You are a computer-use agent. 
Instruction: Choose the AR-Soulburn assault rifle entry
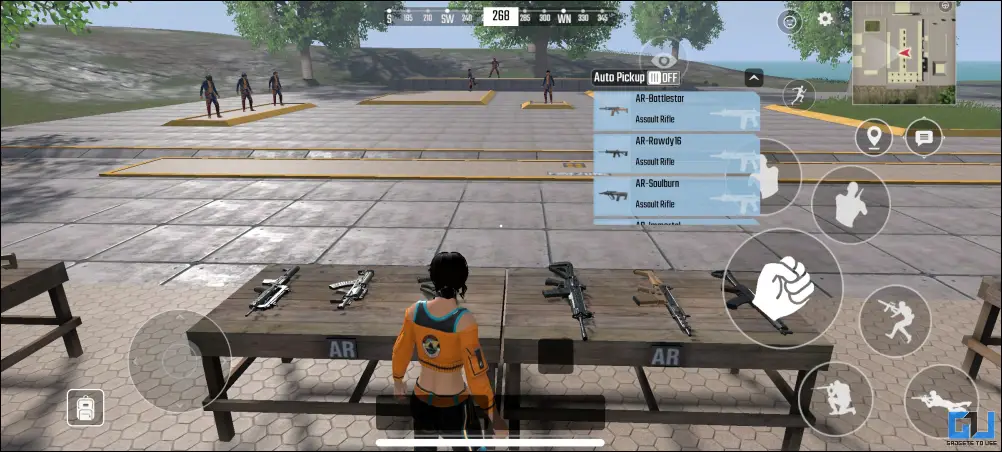pyautogui.click(x=676, y=196)
